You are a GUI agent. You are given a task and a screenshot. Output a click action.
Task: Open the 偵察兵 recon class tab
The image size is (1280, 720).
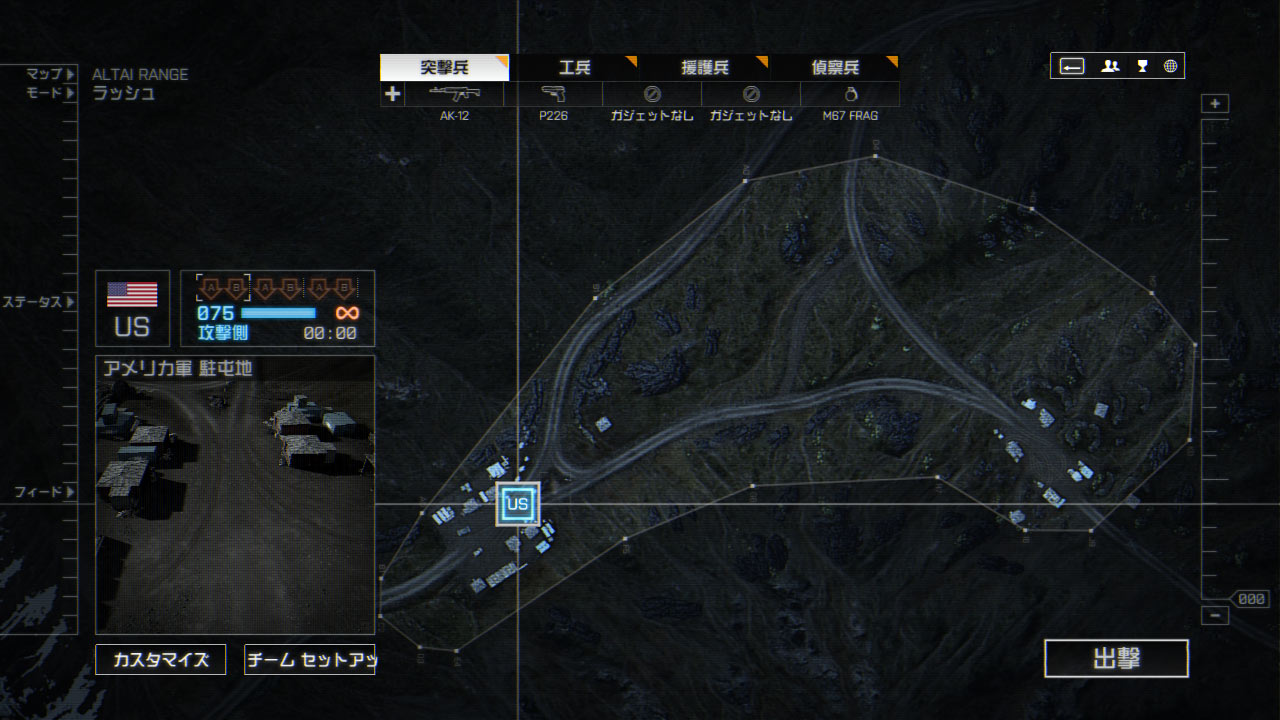(834, 68)
